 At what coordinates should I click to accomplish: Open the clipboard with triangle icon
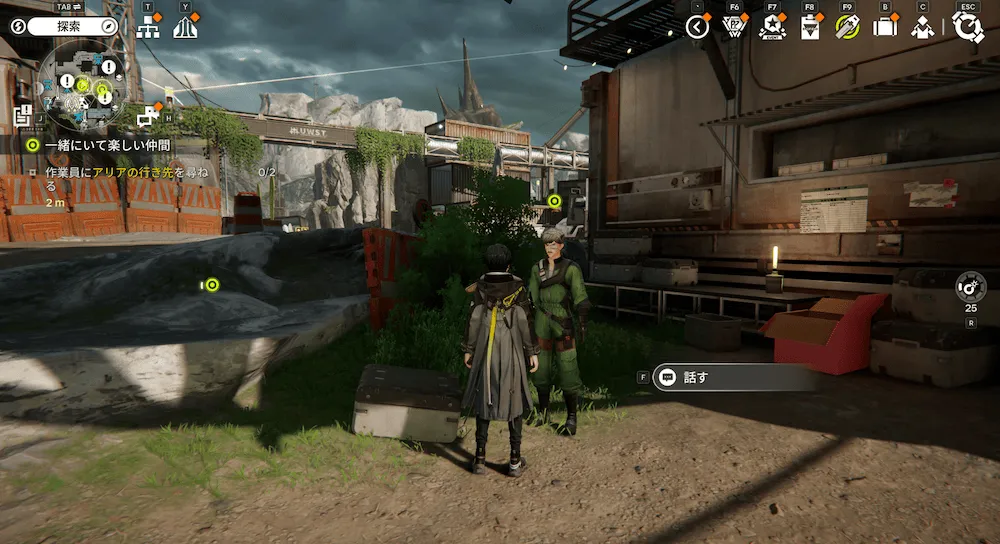tap(810, 27)
